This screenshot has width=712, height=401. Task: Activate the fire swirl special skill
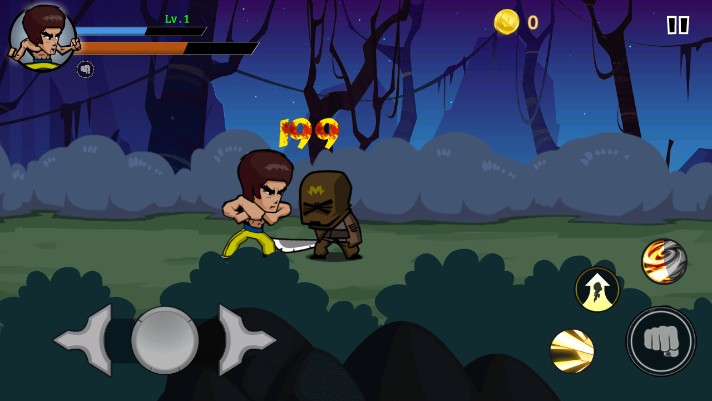click(663, 261)
